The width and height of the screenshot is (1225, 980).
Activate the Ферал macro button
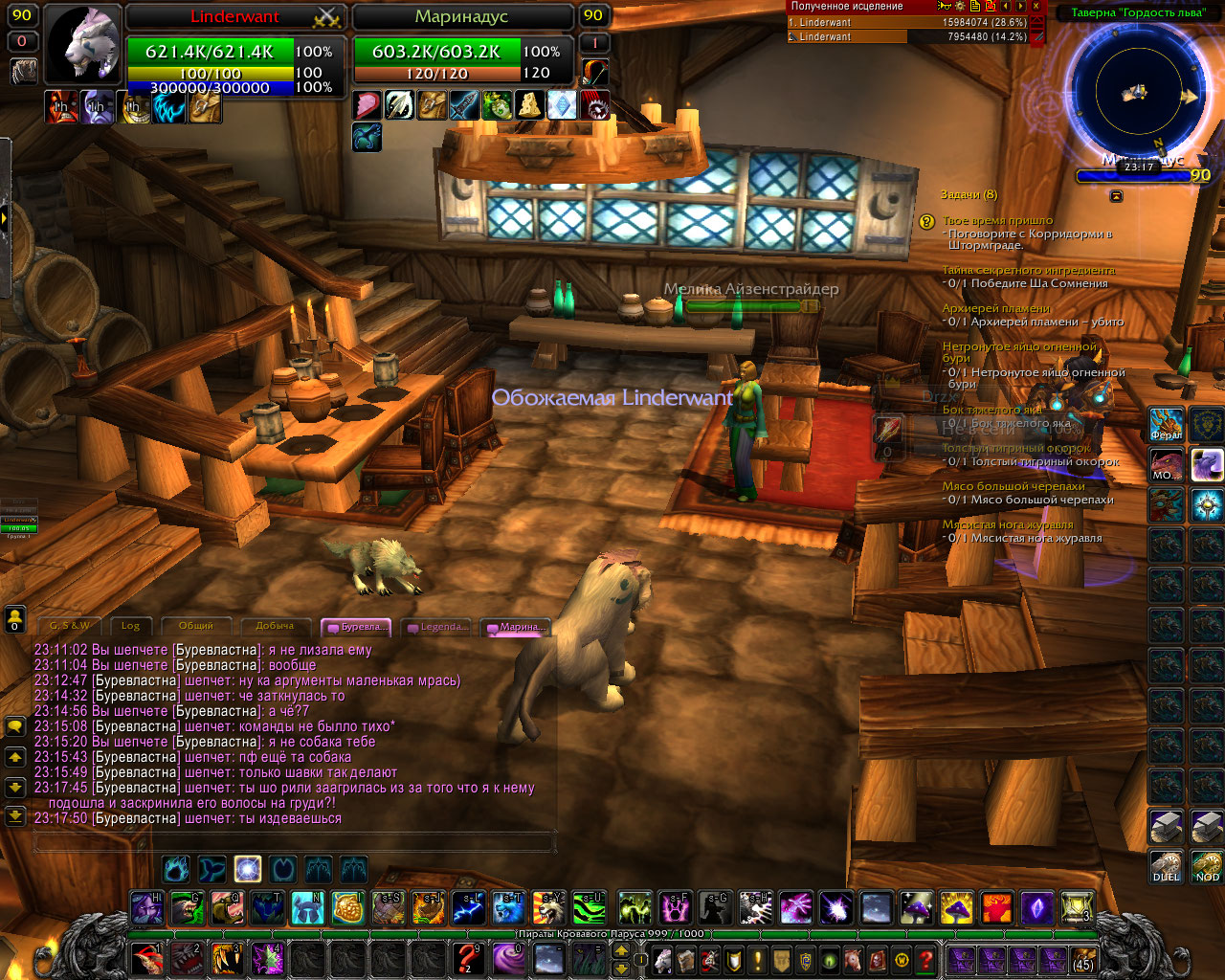(x=1166, y=425)
